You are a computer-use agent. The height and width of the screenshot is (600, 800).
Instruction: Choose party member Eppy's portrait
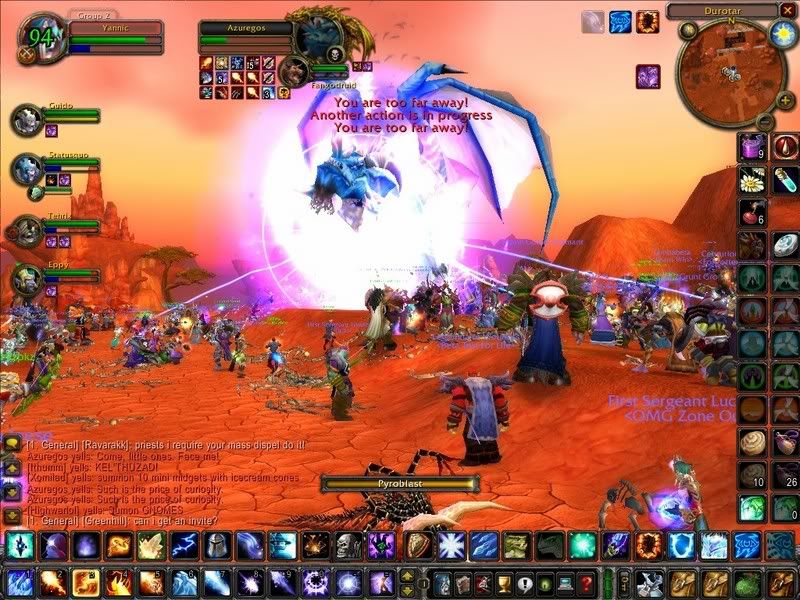(x=25, y=281)
